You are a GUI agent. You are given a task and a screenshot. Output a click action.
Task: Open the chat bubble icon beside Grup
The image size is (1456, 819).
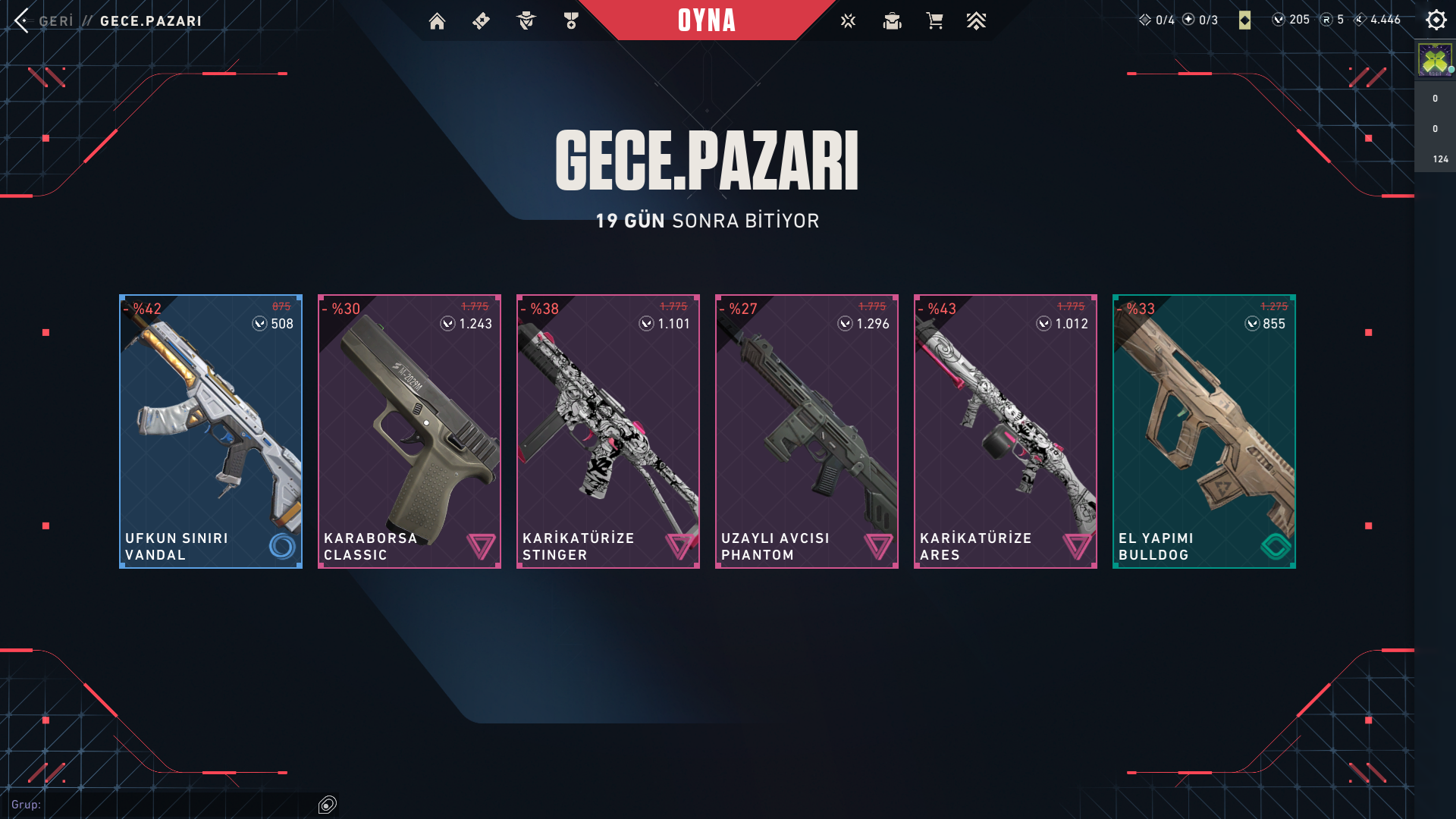pyautogui.click(x=328, y=805)
